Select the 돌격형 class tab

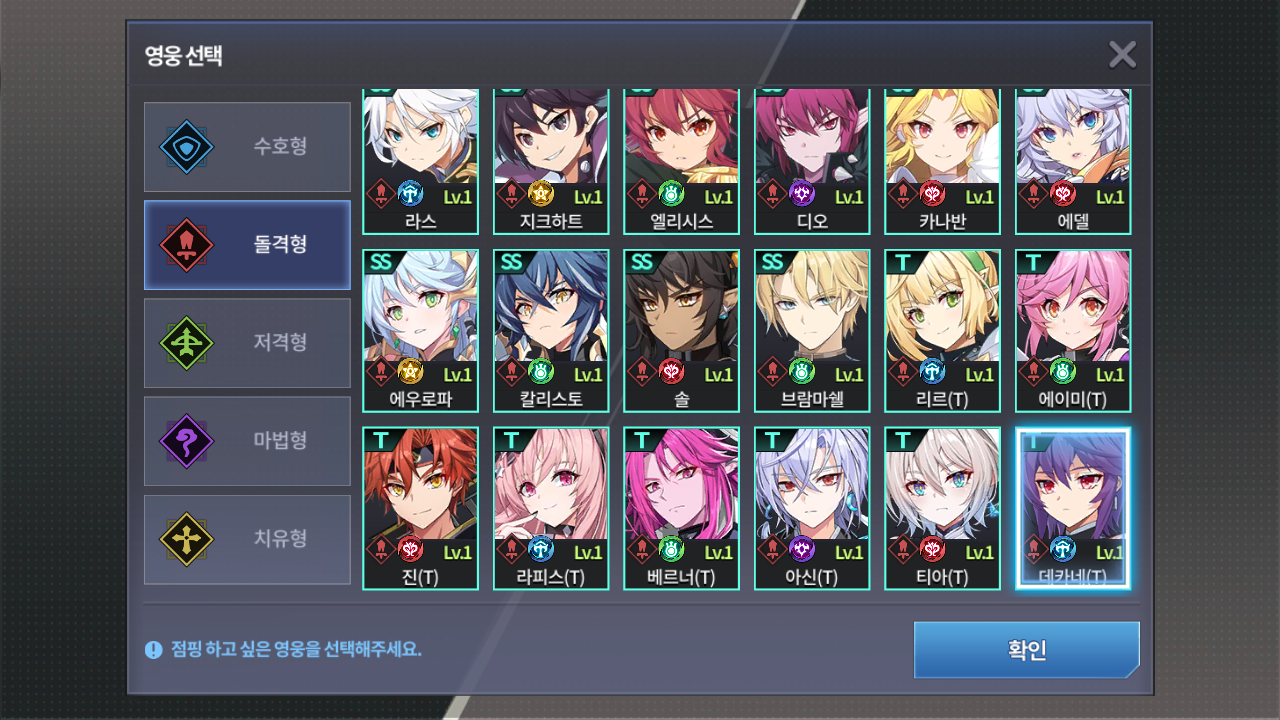(x=247, y=244)
